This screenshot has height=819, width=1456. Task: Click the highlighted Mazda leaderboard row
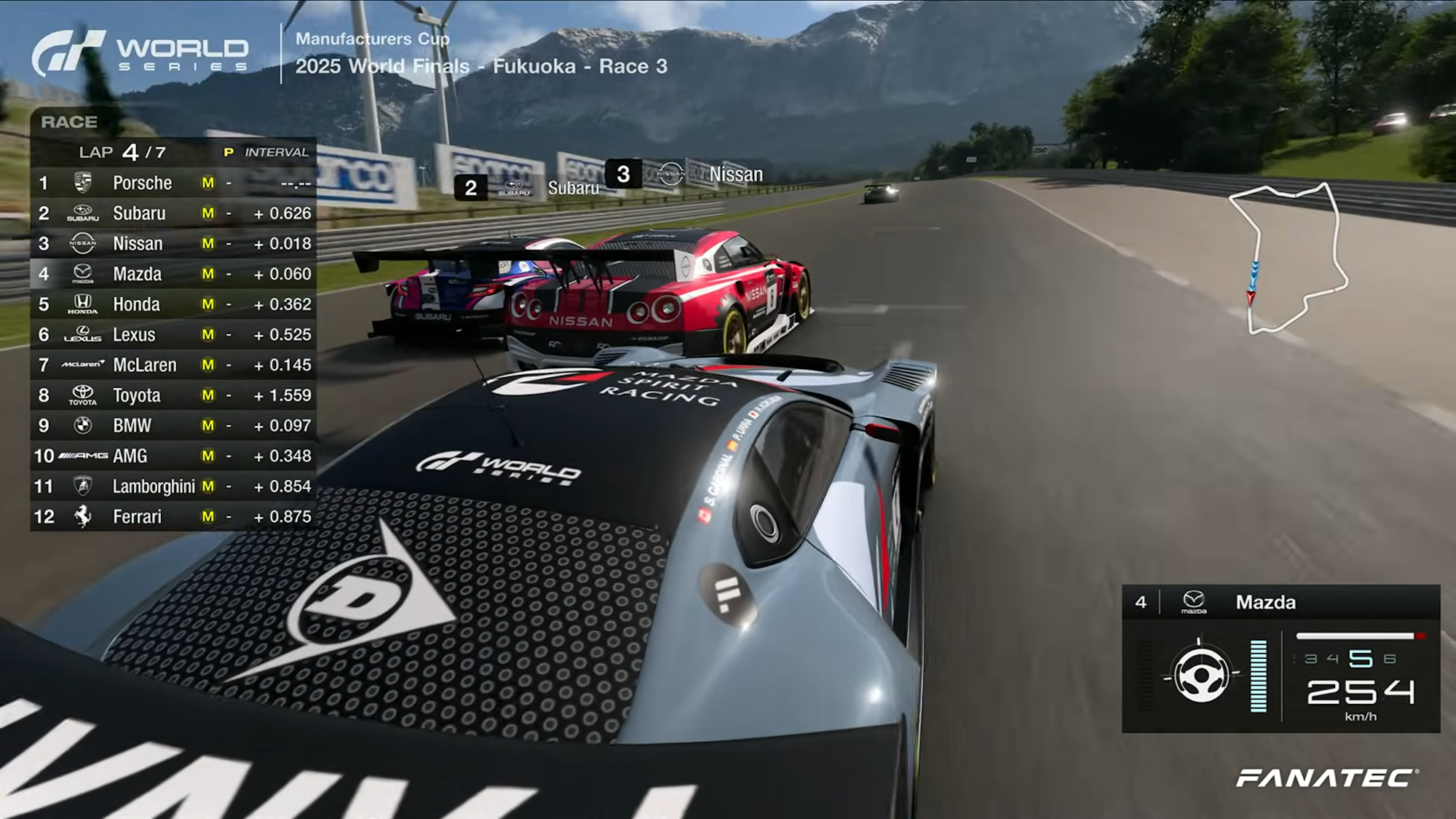tap(173, 274)
